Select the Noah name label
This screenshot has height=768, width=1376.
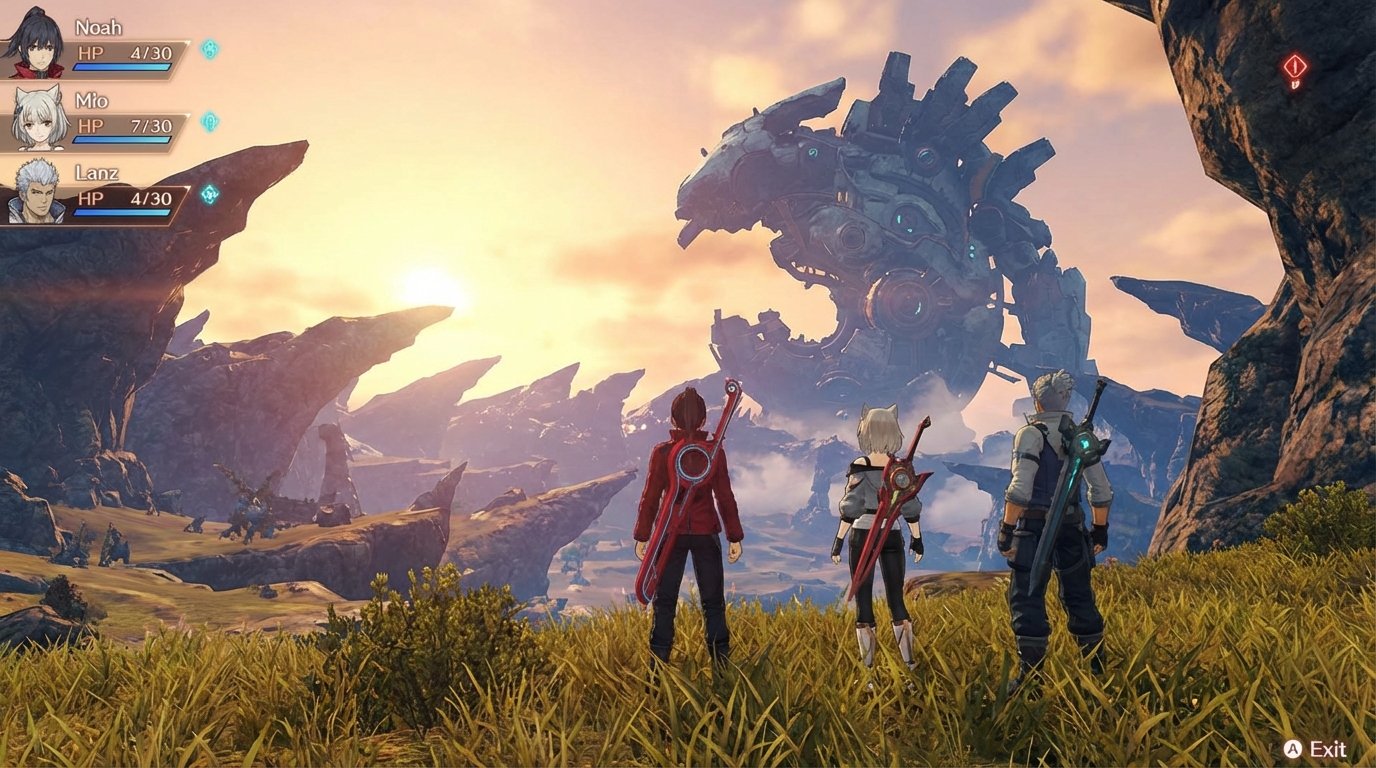point(97,27)
